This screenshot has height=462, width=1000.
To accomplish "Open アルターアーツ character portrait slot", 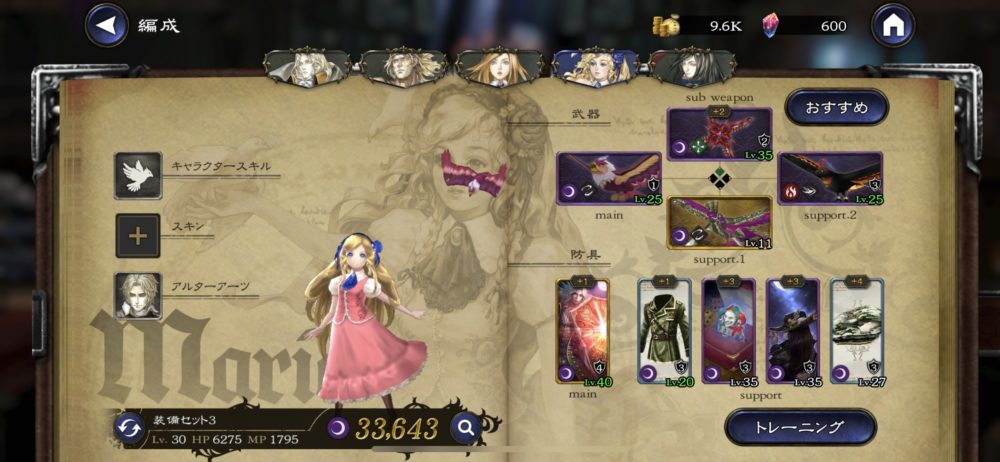I will (138, 296).
